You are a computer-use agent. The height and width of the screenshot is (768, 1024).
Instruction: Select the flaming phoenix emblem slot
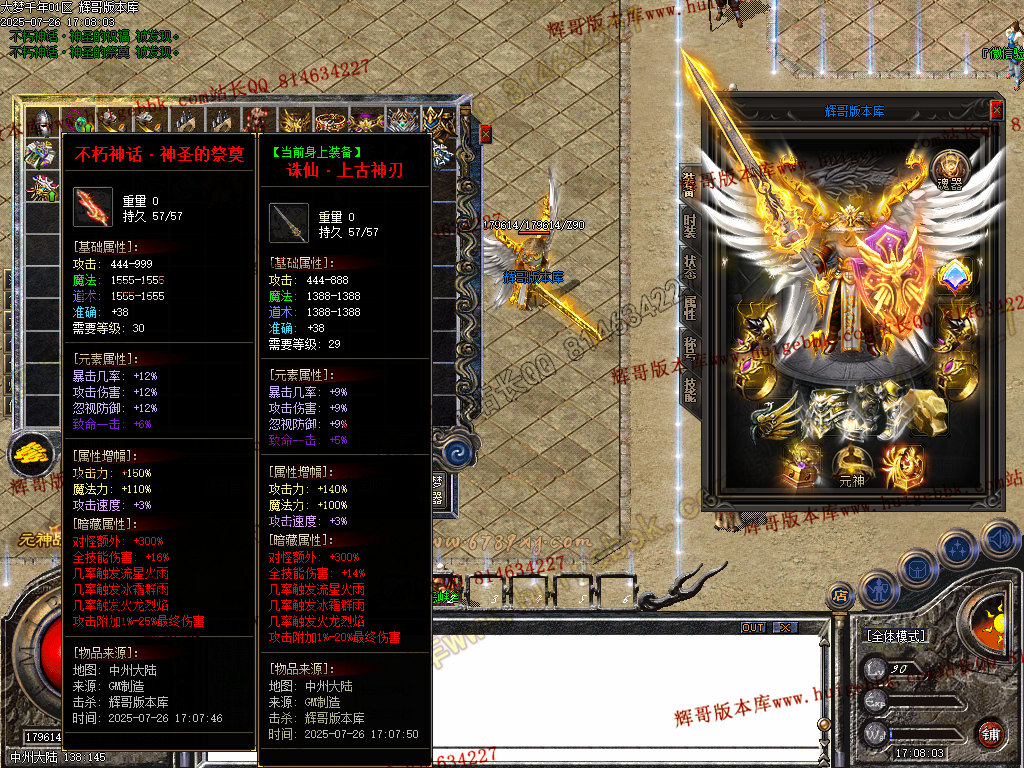click(902, 466)
